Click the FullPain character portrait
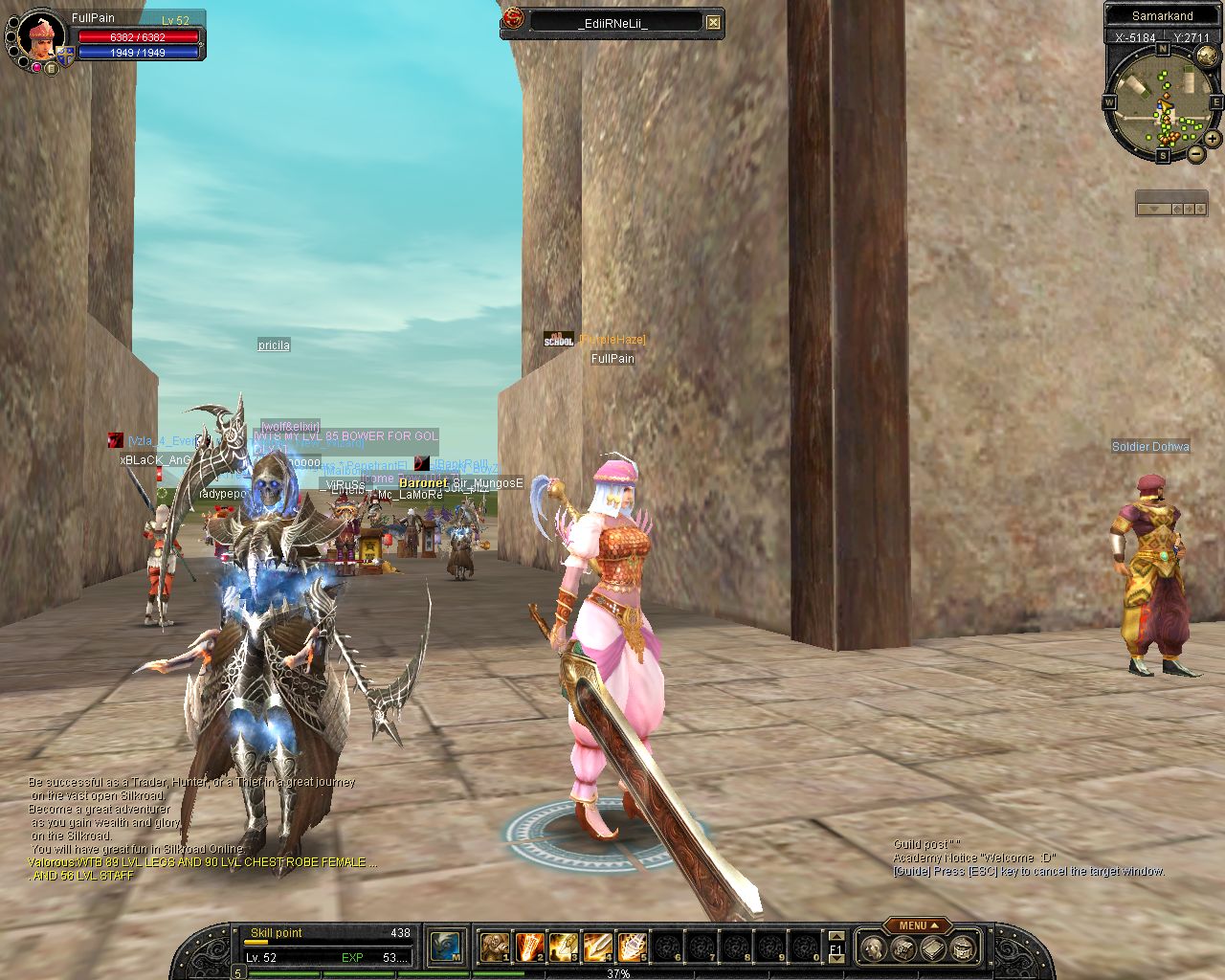Viewport: 1225px width, 980px height. tap(40, 38)
